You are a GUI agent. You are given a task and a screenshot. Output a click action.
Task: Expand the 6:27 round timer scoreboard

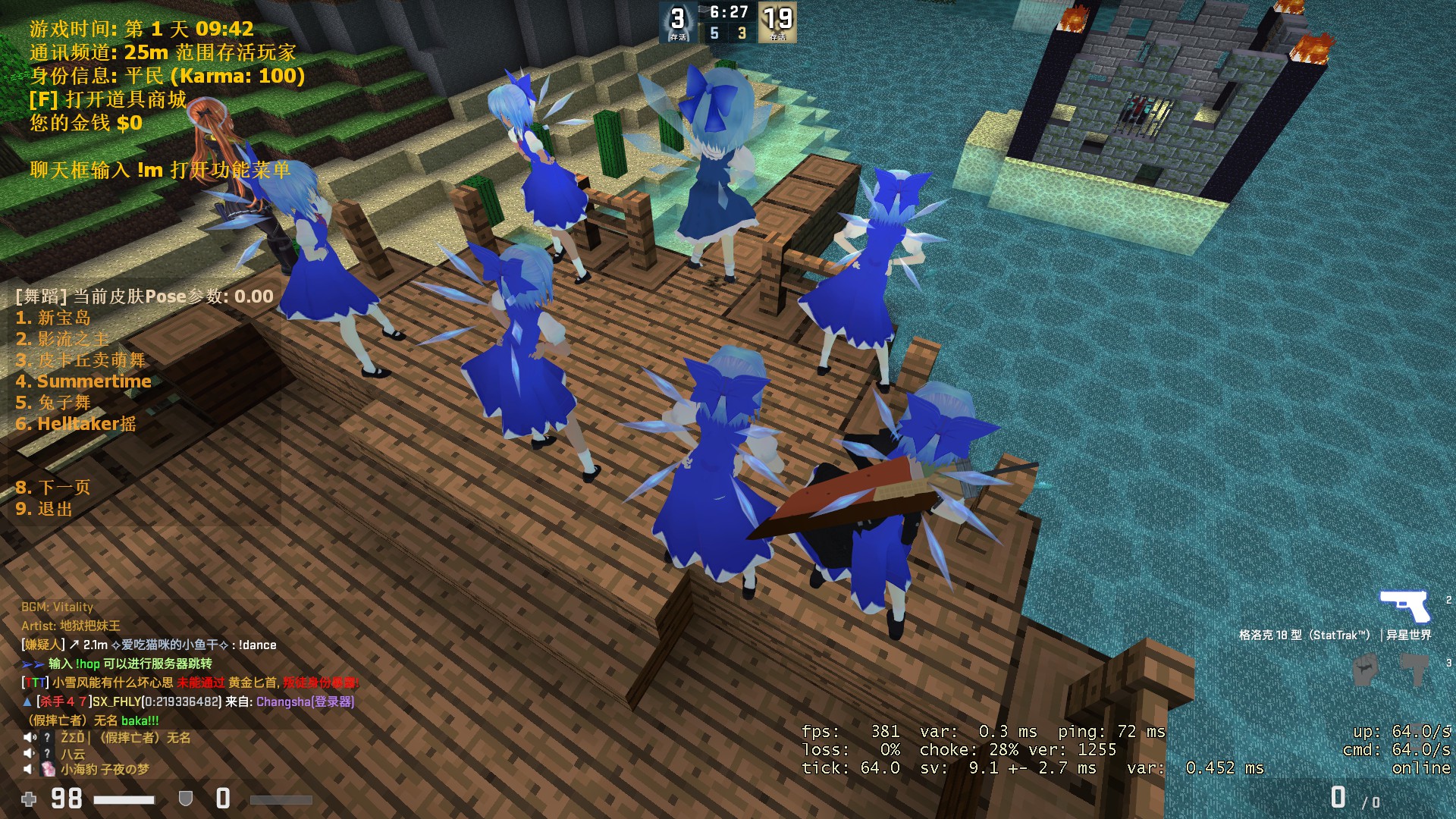click(728, 12)
